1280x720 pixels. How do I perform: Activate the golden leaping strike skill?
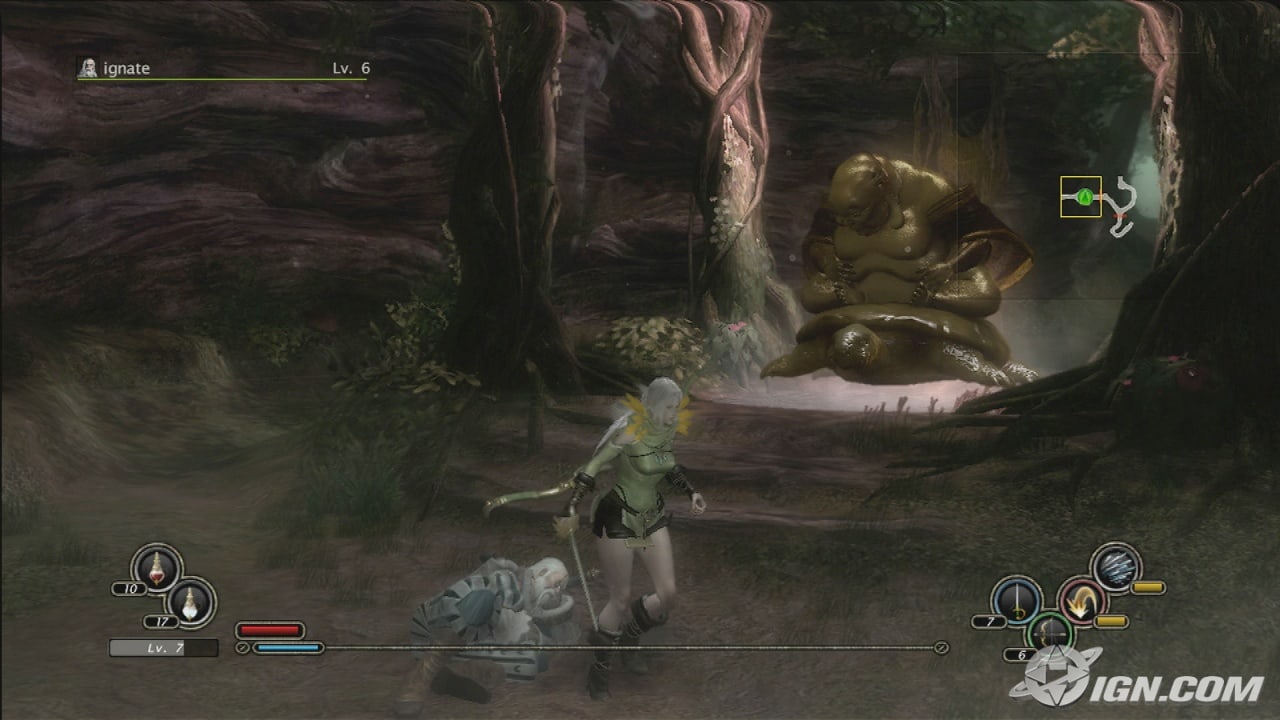[x=1081, y=601]
